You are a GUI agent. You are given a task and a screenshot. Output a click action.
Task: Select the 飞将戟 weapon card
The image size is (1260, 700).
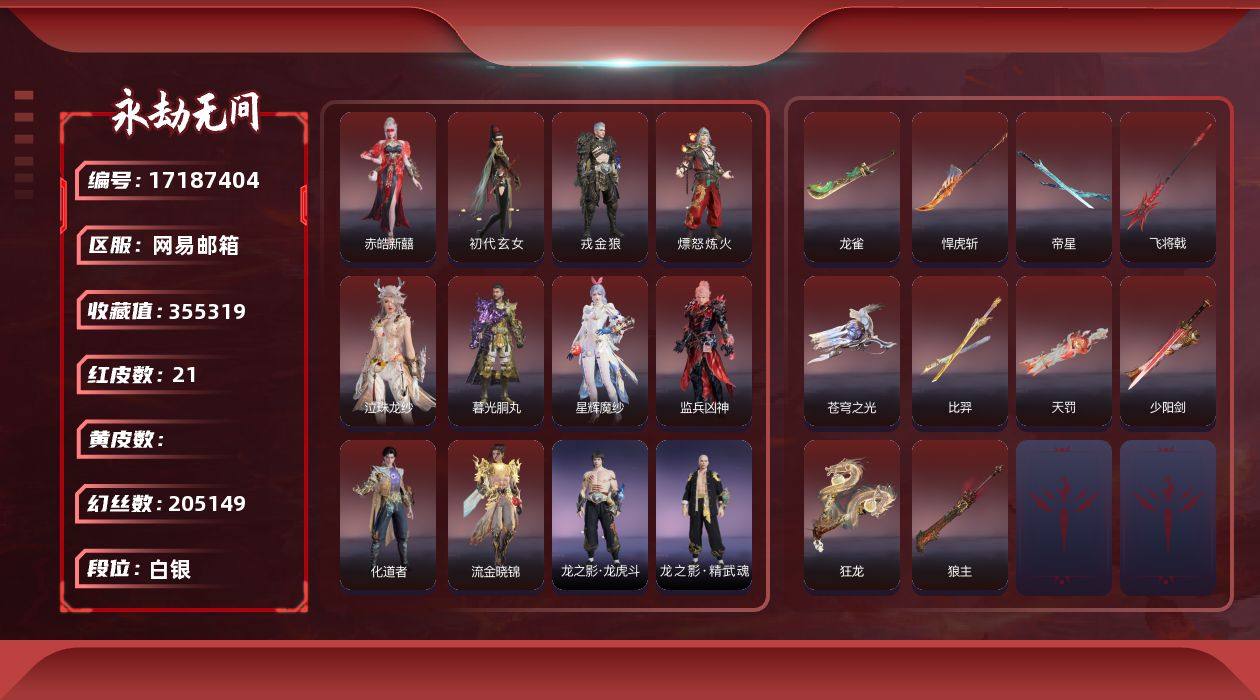[1168, 187]
